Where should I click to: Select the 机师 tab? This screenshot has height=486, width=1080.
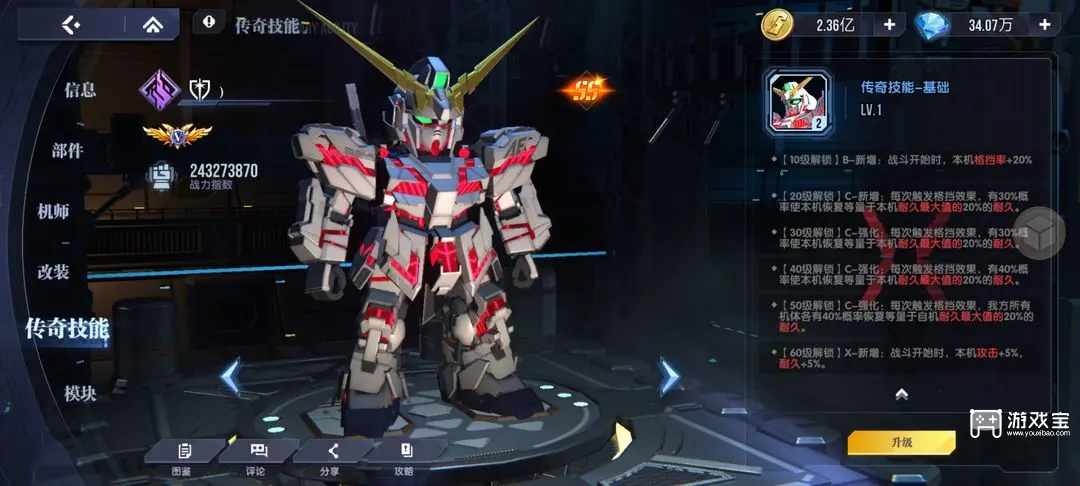click(53, 211)
